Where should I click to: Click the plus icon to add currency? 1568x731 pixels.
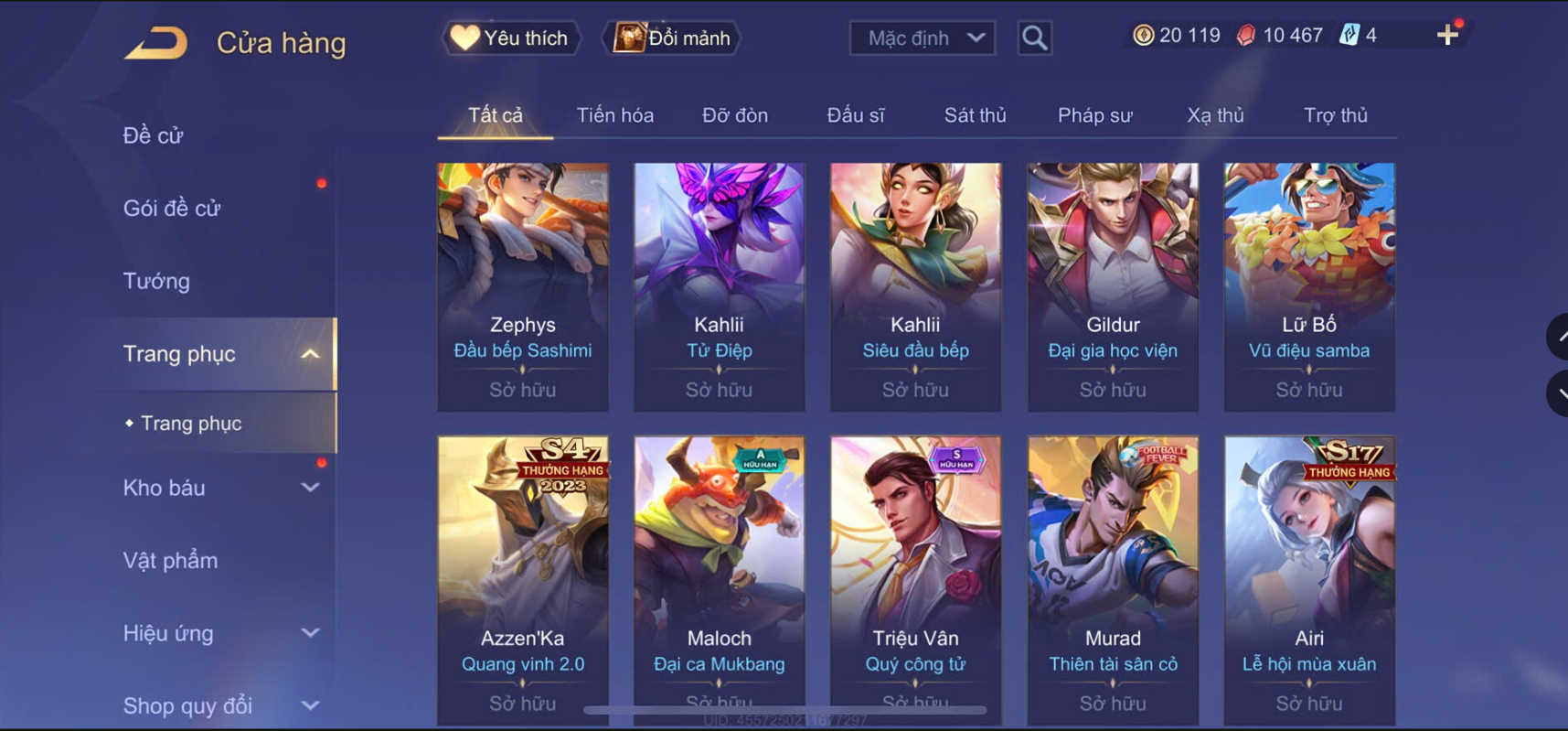click(1446, 35)
